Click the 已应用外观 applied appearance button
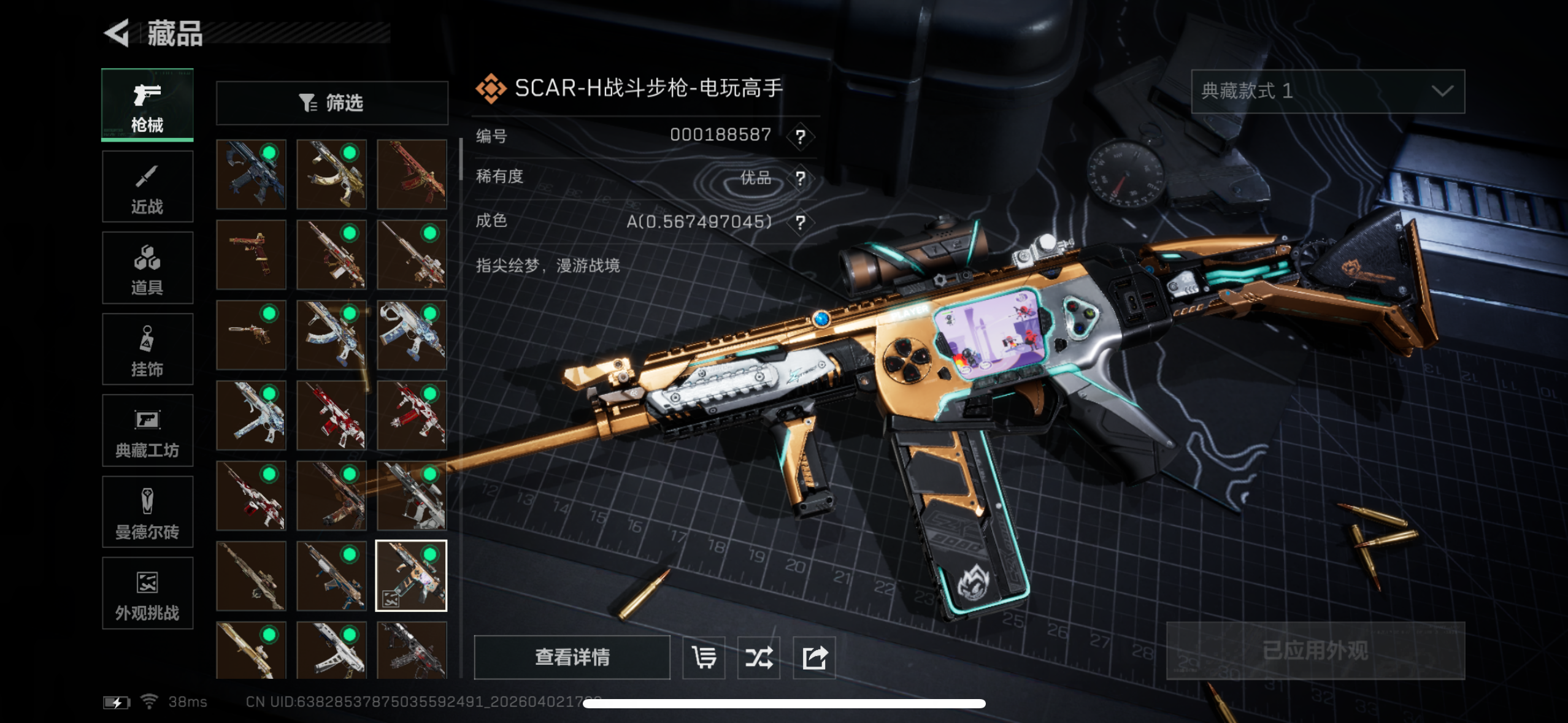Image resolution: width=1568 pixels, height=723 pixels. pos(1315,651)
